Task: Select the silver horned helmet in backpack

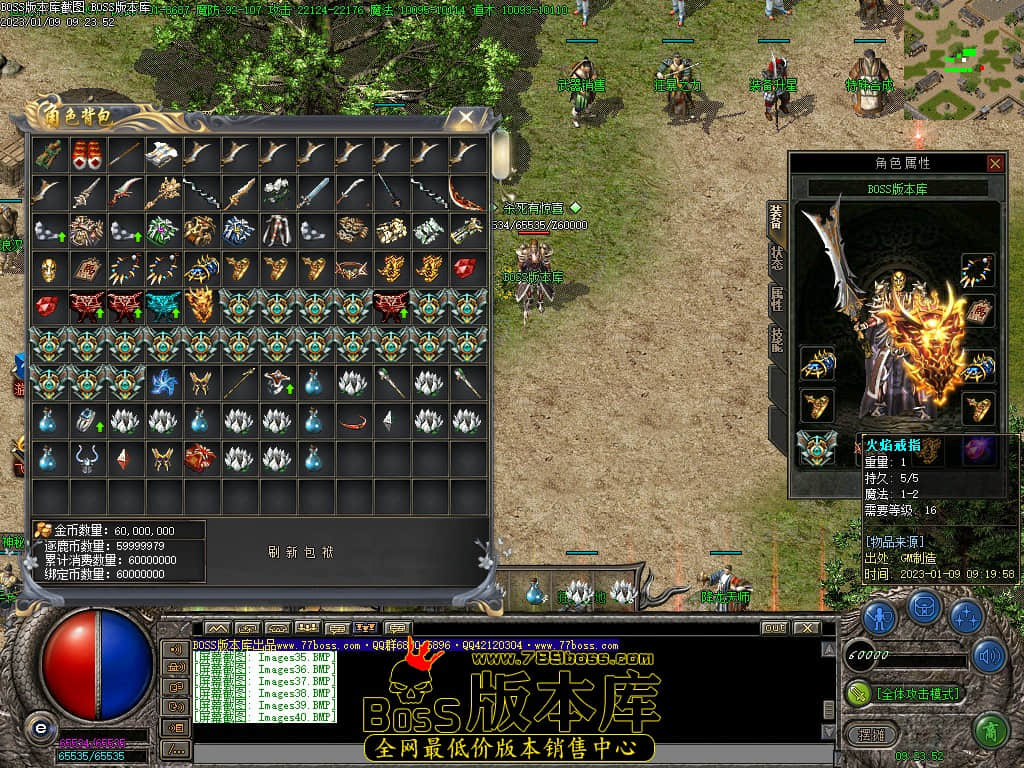Action: [x=86, y=458]
